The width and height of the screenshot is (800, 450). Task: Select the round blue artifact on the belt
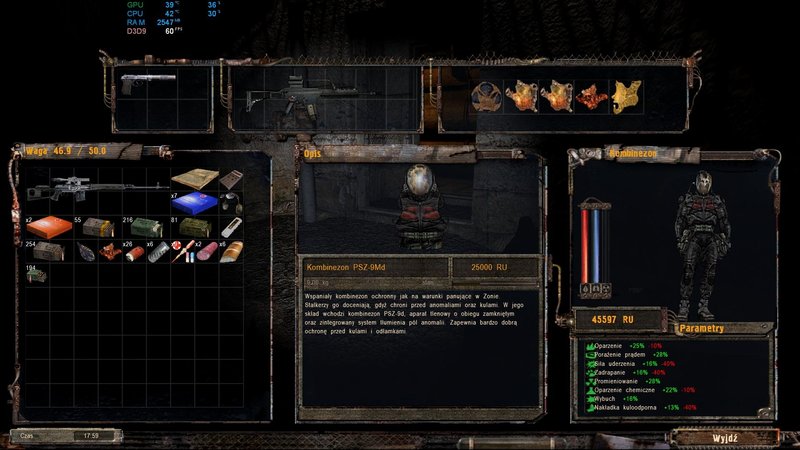click(486, 96)
